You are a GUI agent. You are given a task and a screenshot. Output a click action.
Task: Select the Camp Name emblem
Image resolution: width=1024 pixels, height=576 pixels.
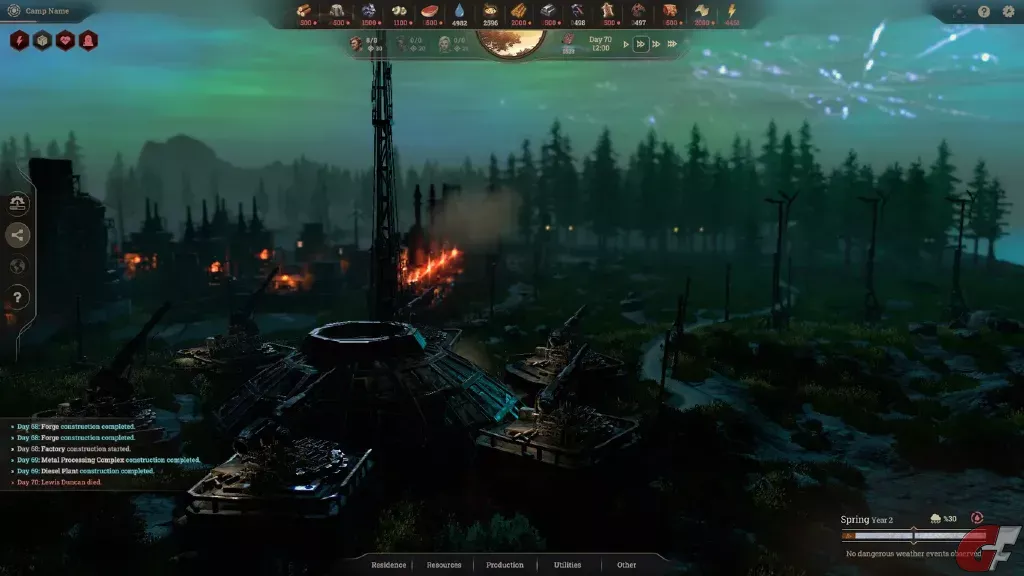tap(14, 11)
